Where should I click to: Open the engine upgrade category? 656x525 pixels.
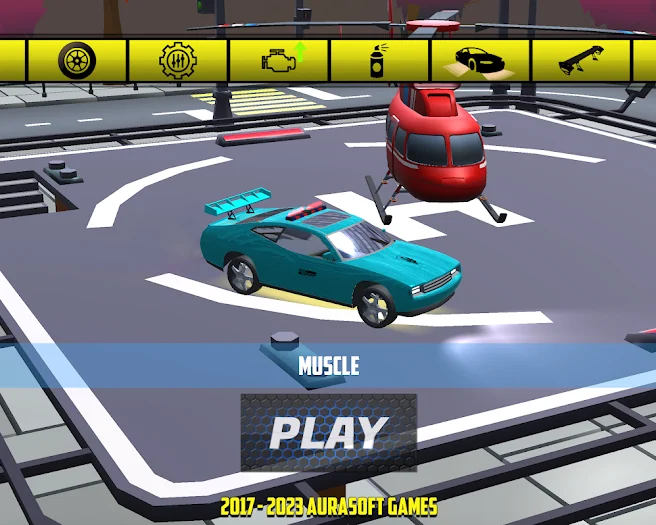[x=279, y=60]
